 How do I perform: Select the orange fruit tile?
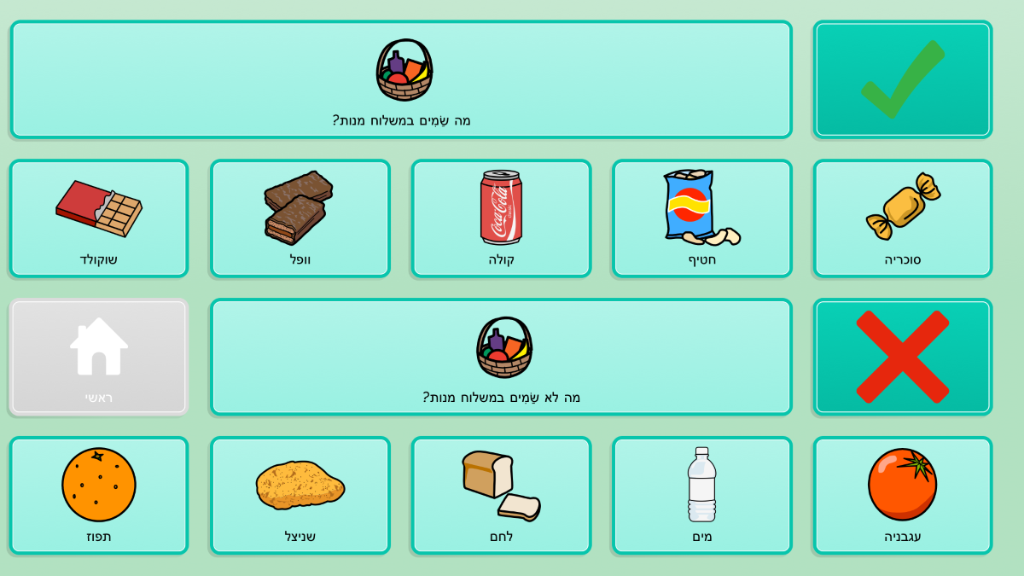click(x=99, y=495)
